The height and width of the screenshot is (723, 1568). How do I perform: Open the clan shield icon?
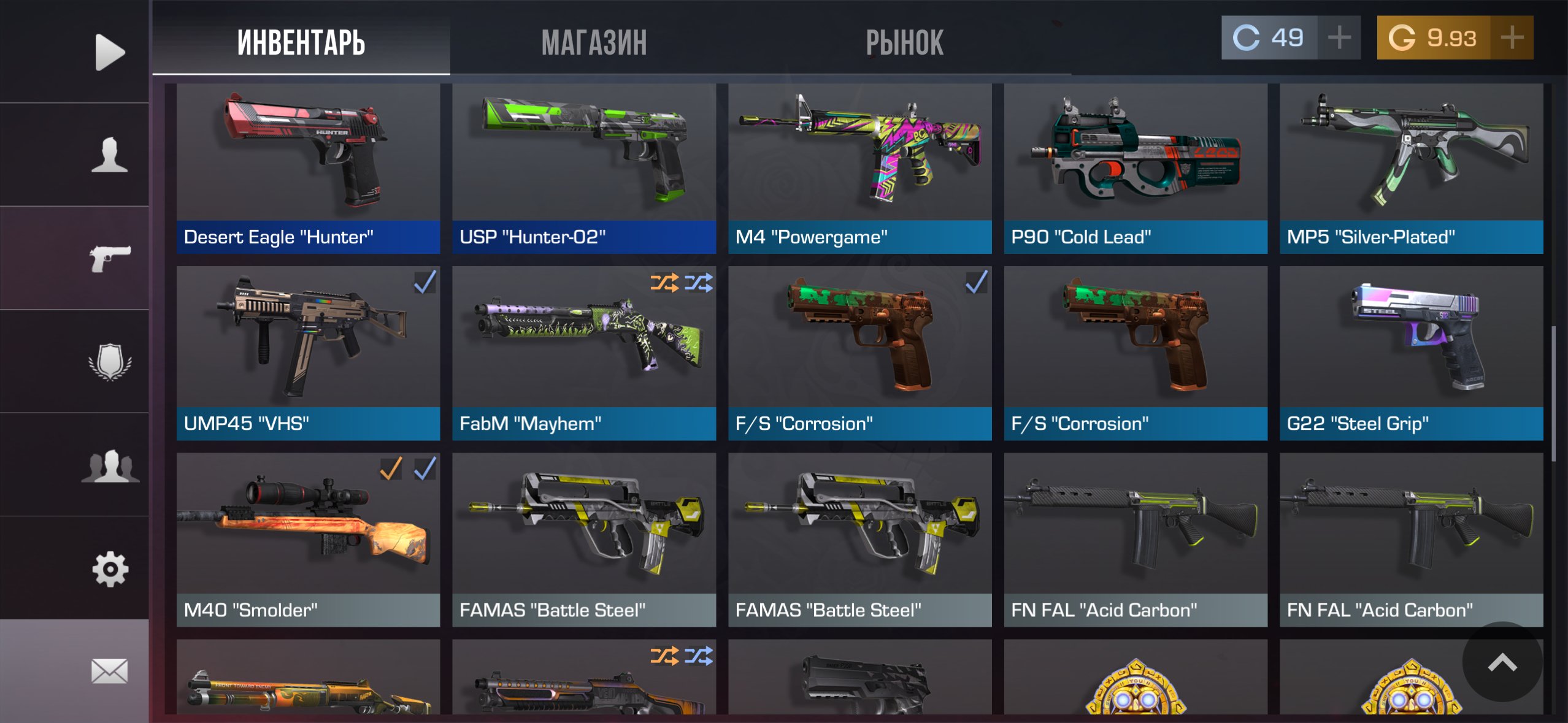110,362
